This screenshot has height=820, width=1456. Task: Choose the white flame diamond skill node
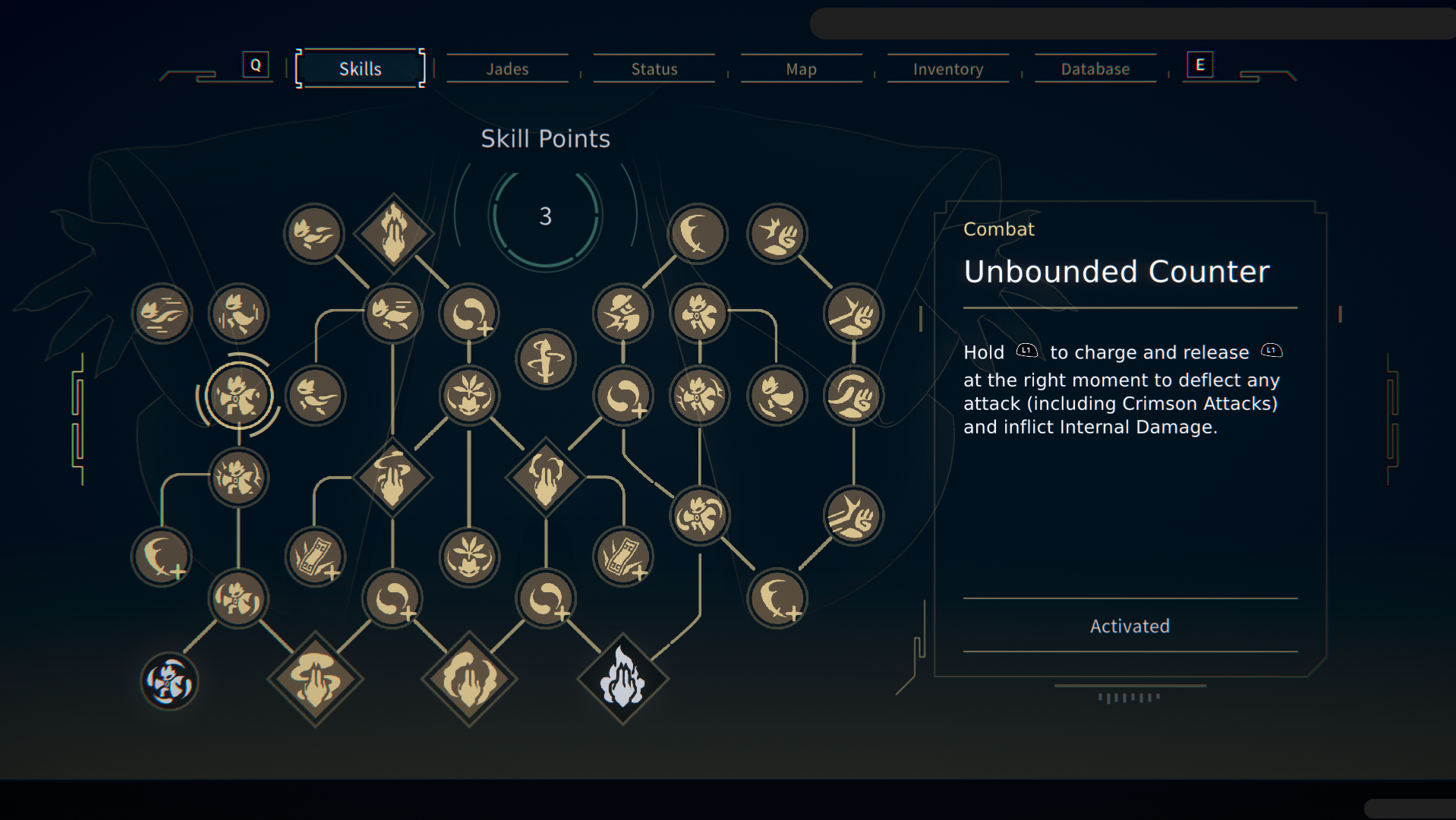pos(622,678)
